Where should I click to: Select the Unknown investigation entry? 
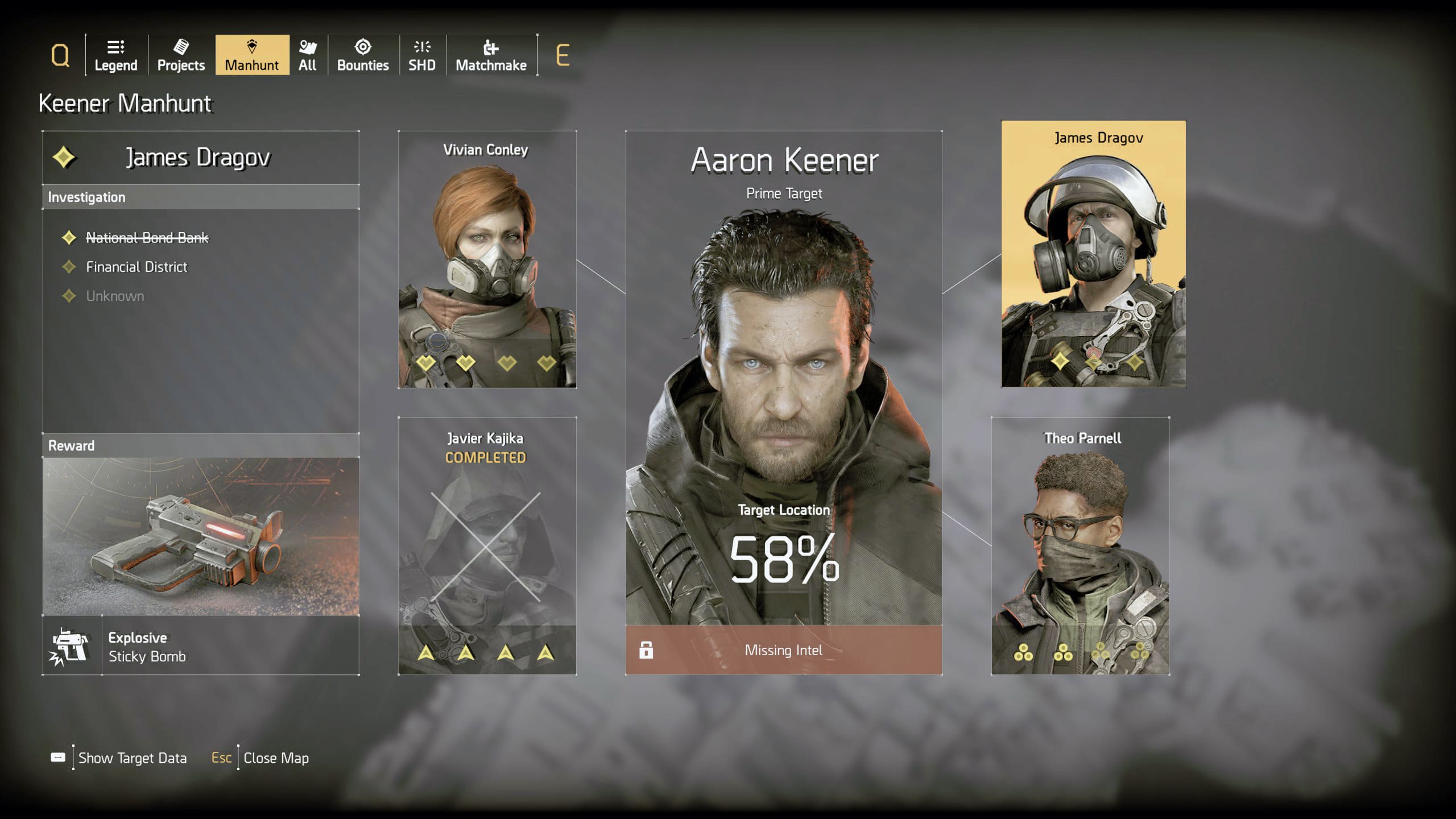[115, 296]
